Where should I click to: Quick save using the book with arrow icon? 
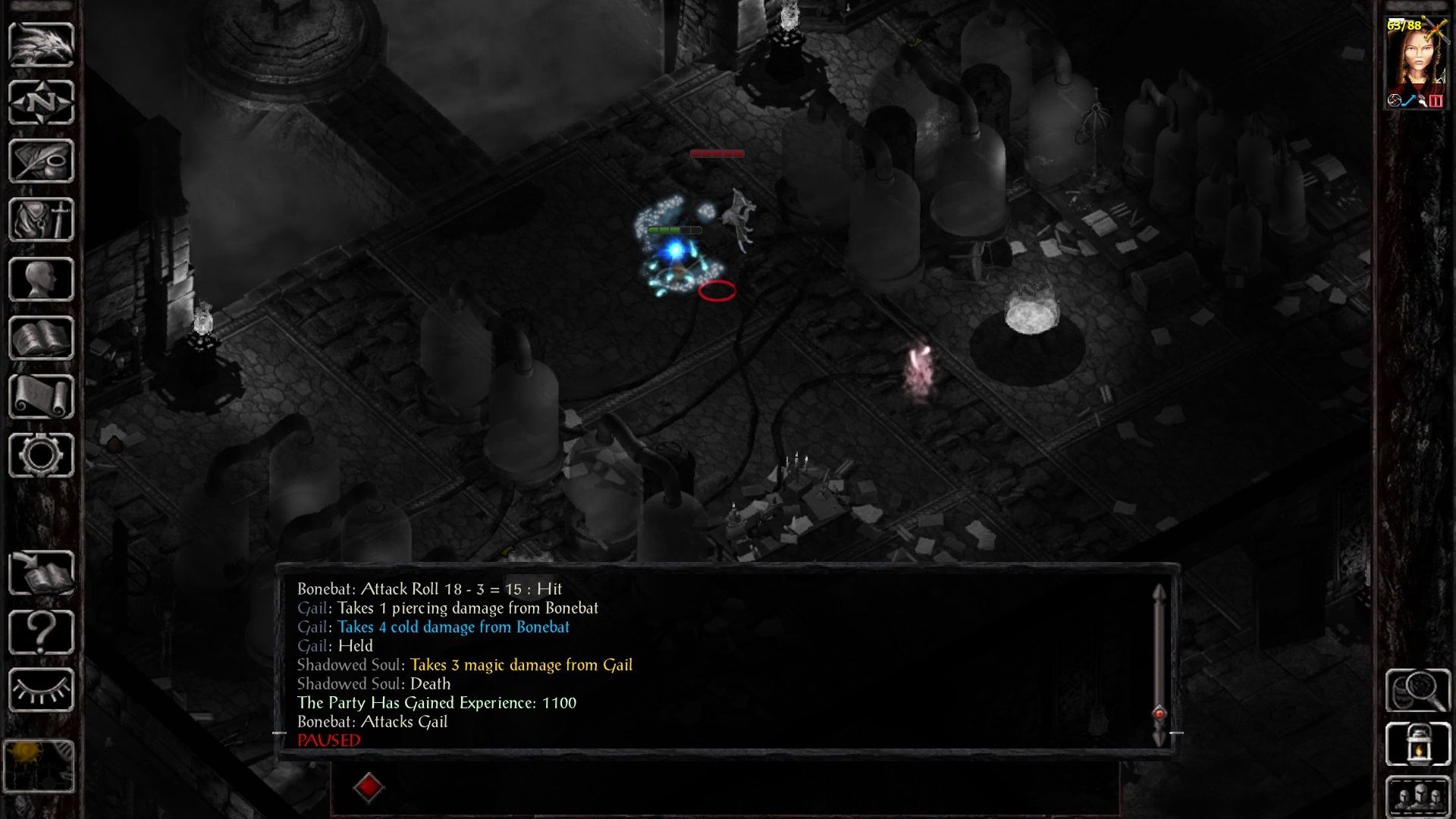coord(41,573)
